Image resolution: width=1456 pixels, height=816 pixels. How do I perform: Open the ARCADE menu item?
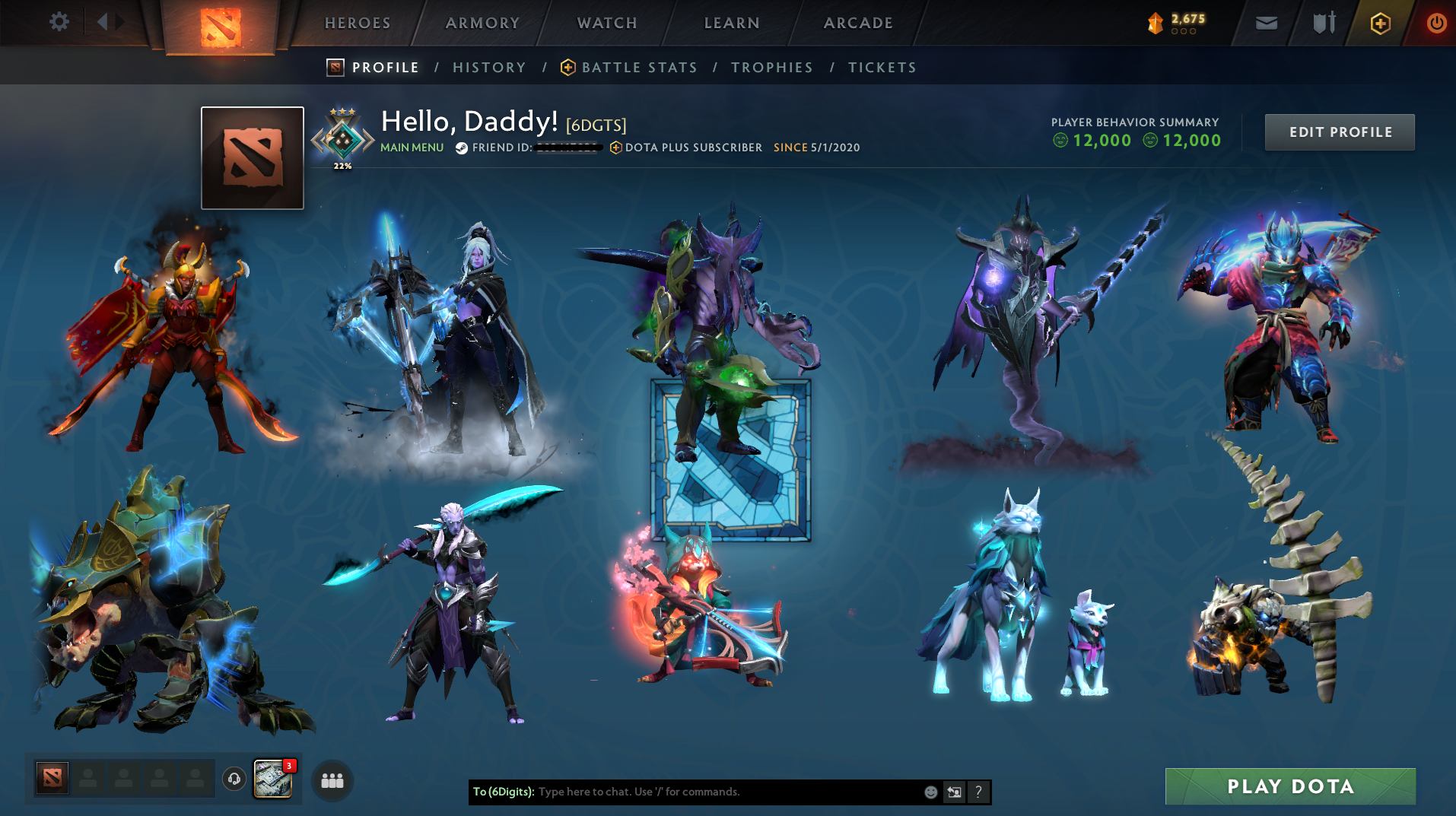click(x=857, y=23)
